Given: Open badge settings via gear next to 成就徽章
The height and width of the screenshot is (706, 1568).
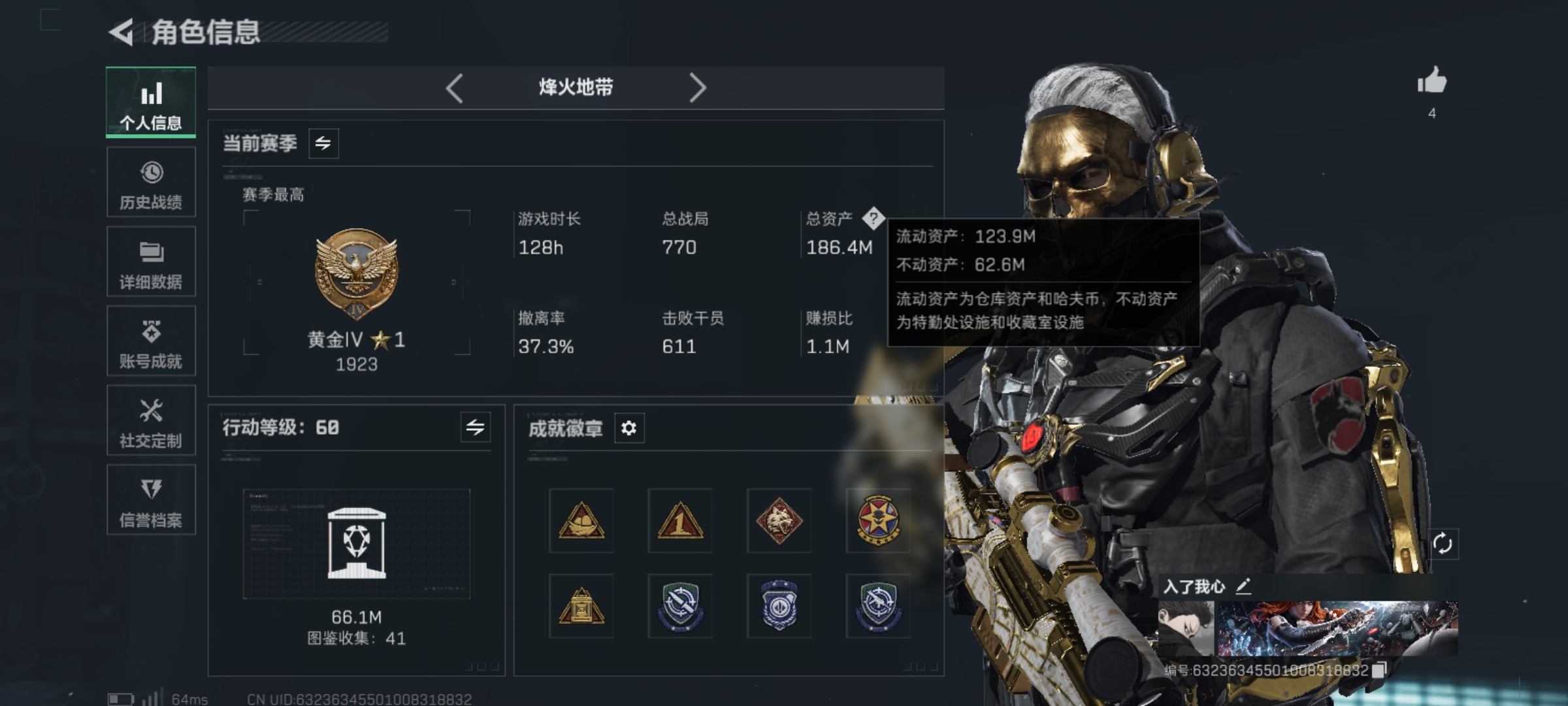Looking at the screenshot, I should pyautogui.click(x=629, y=429).
